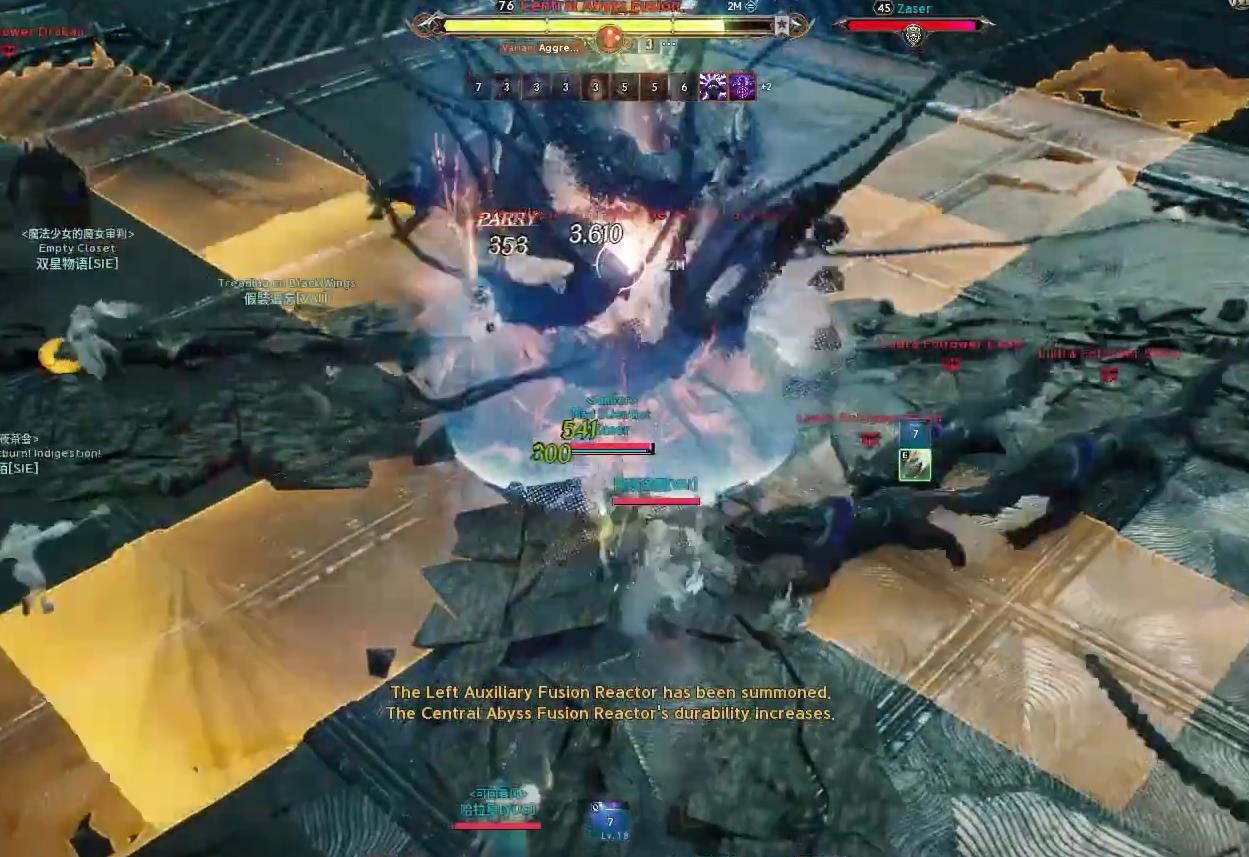Activate the green-framed ability icon

point(915,464)
